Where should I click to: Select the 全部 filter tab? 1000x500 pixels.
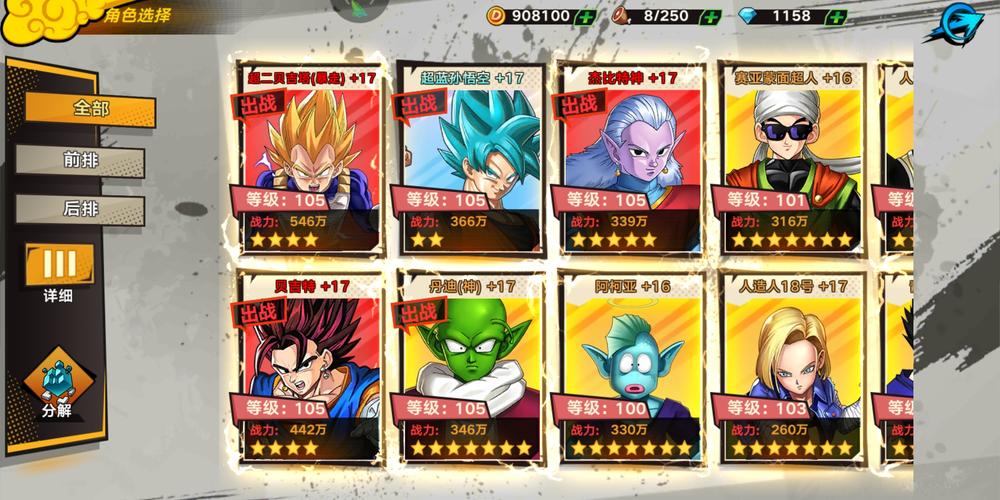[x=90, y=108]
